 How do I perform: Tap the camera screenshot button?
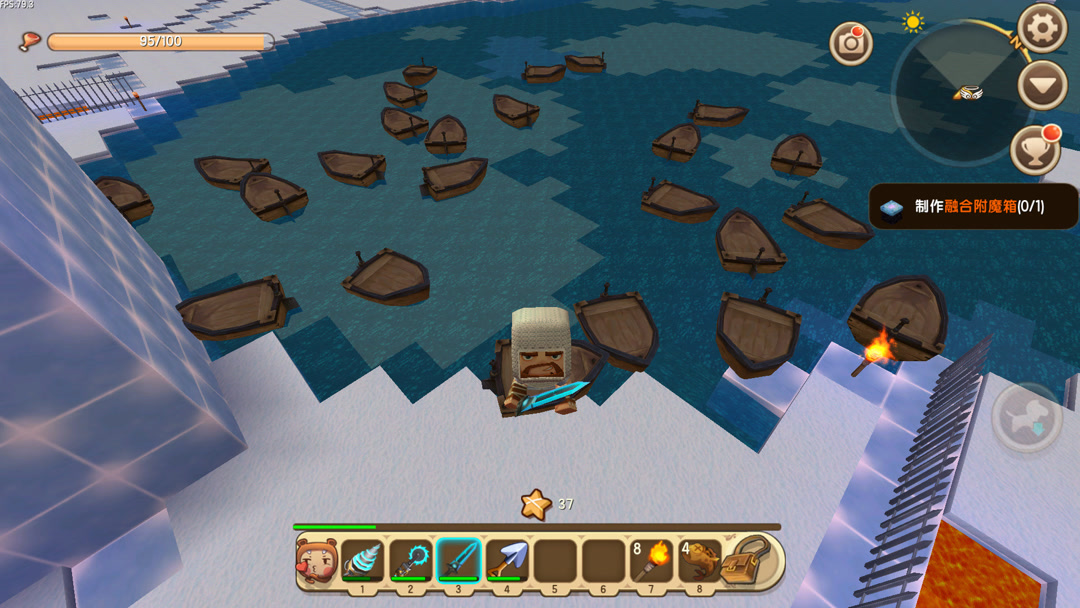click(851, 43)
